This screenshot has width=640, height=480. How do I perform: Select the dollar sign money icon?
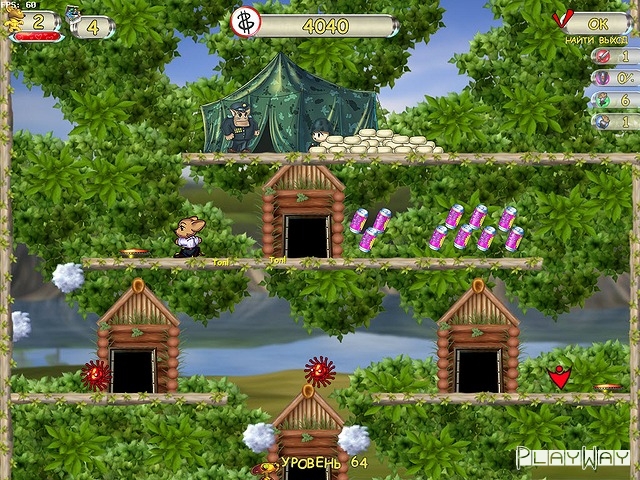[246, 22]
